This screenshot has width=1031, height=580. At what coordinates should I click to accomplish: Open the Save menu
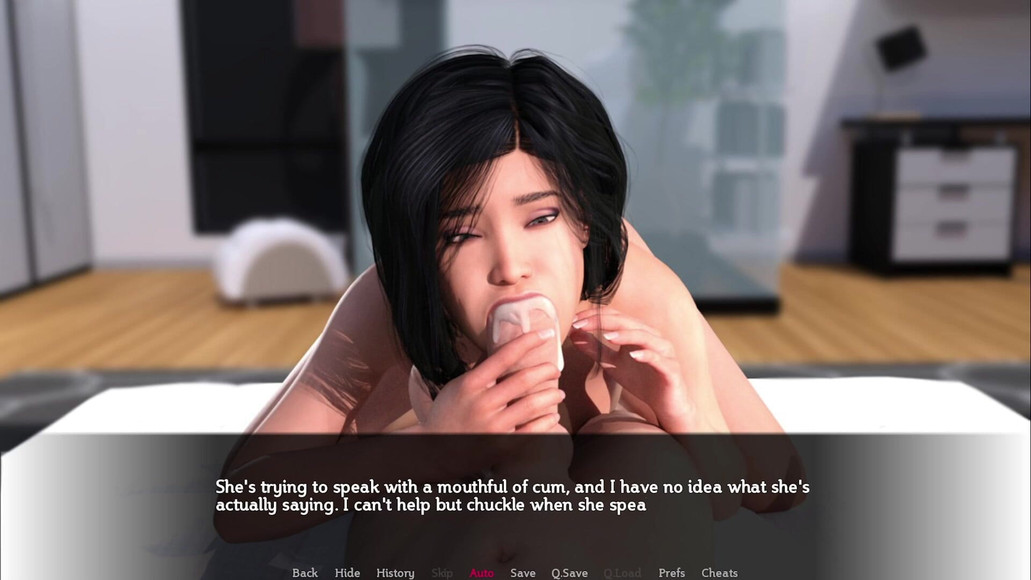pos(523,573)
